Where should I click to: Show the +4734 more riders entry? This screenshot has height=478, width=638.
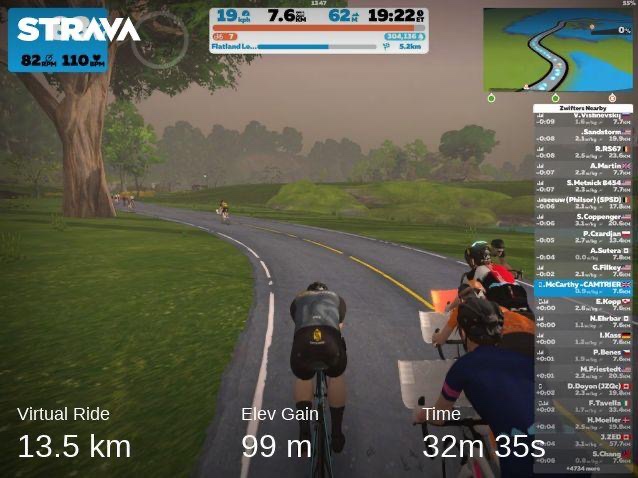tap(585, 467)
